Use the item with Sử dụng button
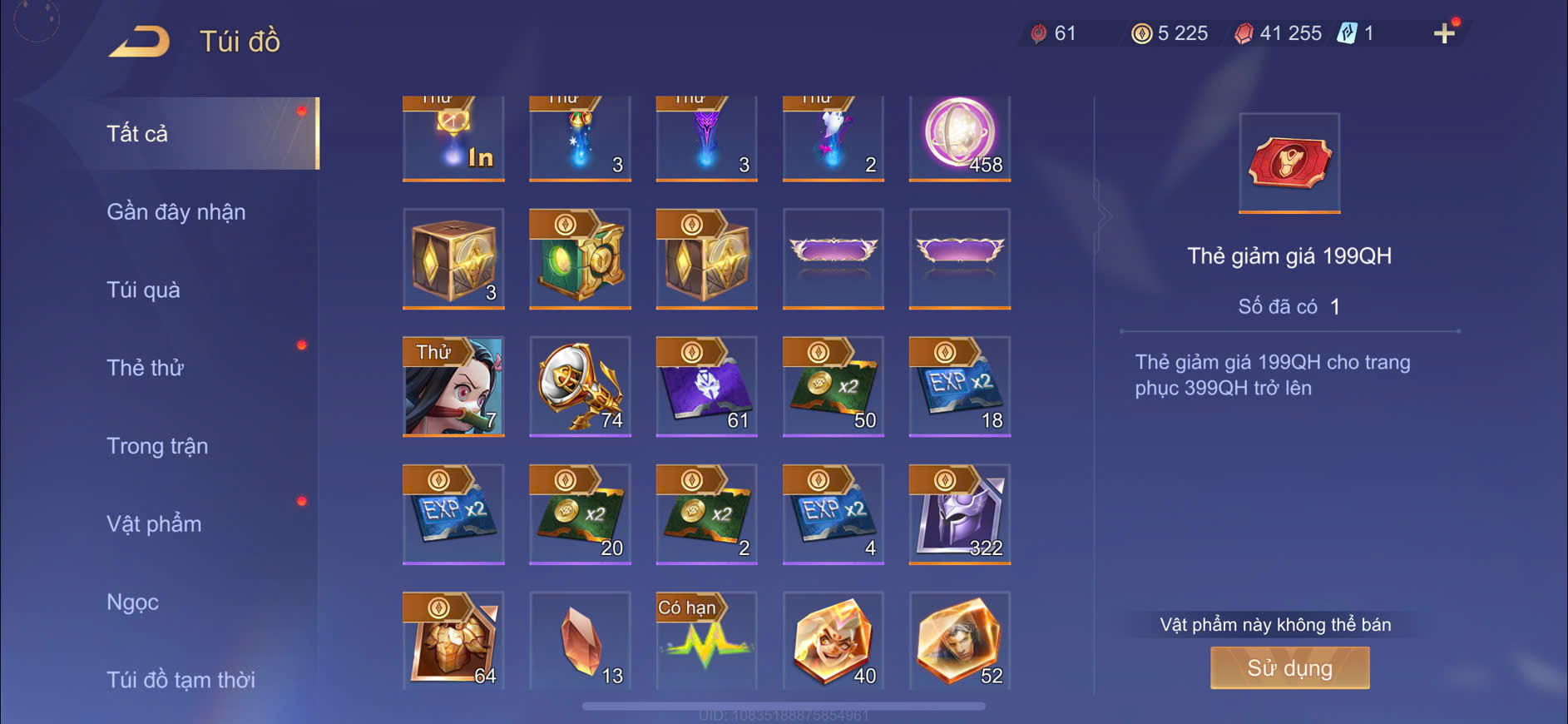This screenshot has height=724, width=1568. coord(1289,668)
